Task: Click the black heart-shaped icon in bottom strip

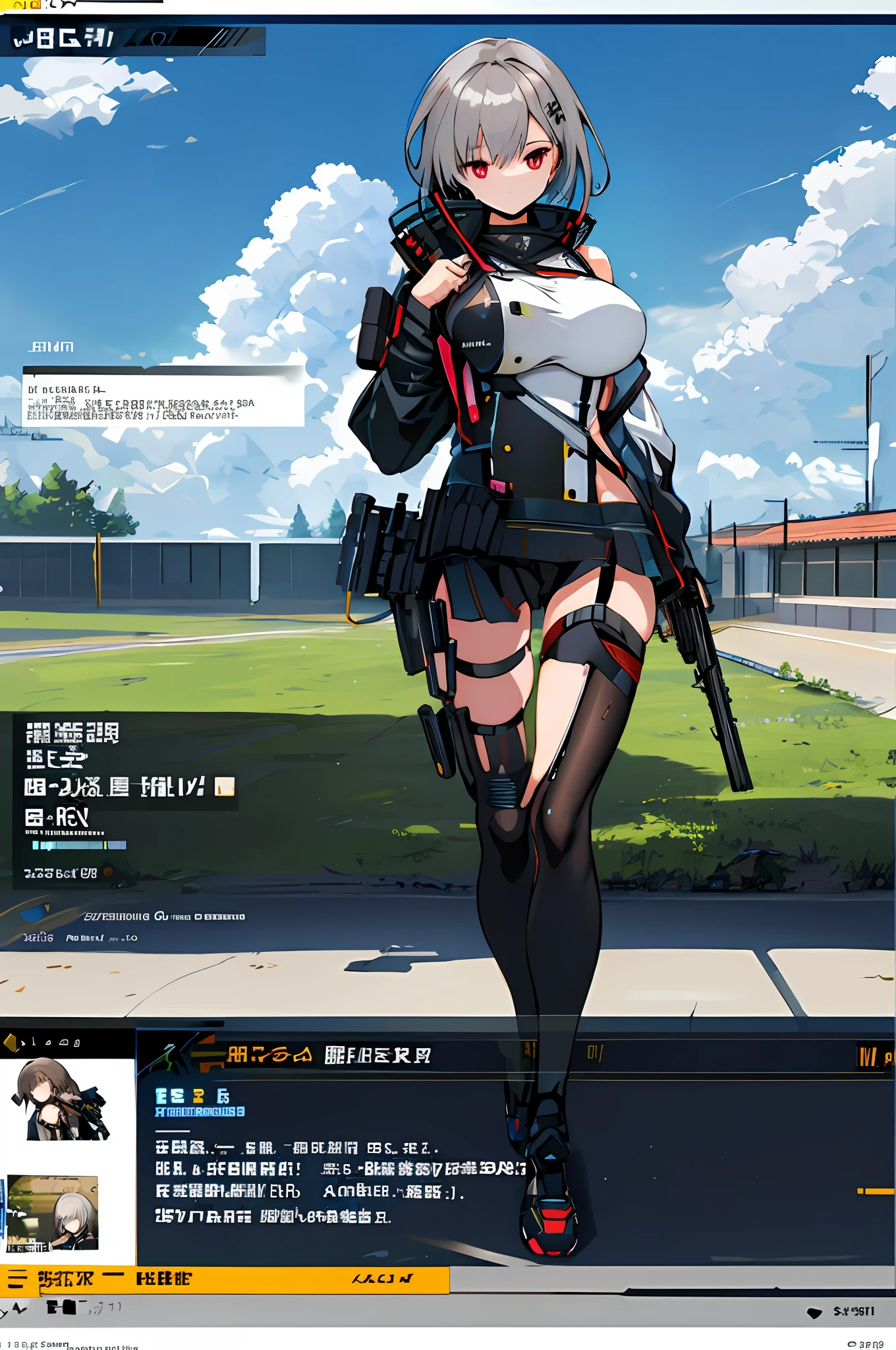Action: click(815, 1312)
